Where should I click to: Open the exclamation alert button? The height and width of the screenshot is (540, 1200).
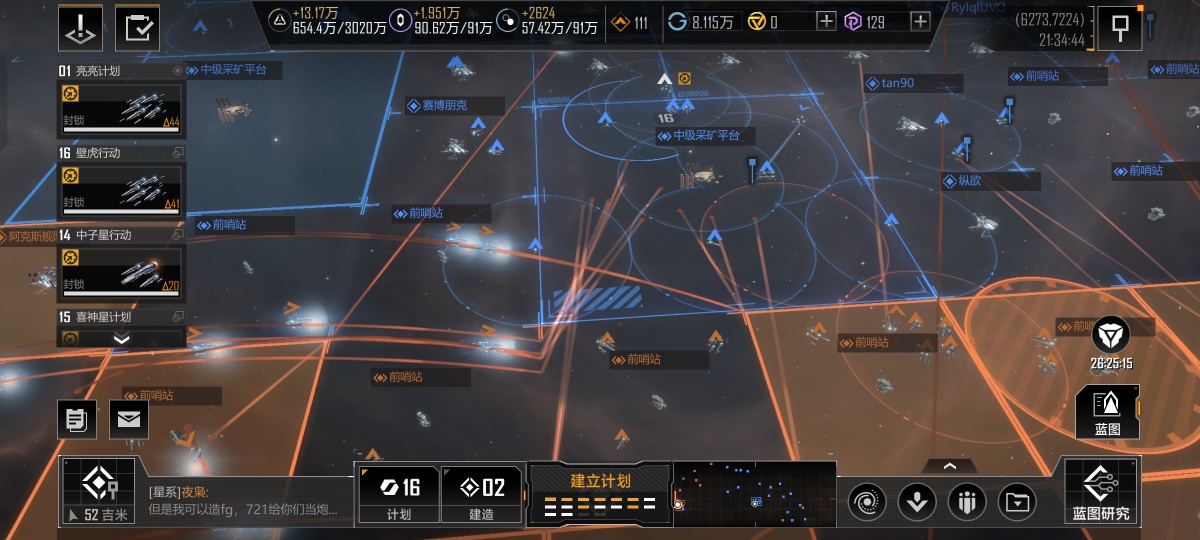coord(81,27)
